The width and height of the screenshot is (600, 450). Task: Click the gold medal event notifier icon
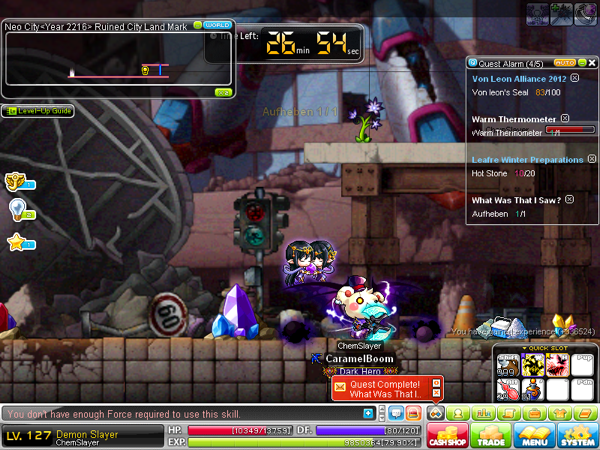[x=17, y=181]
